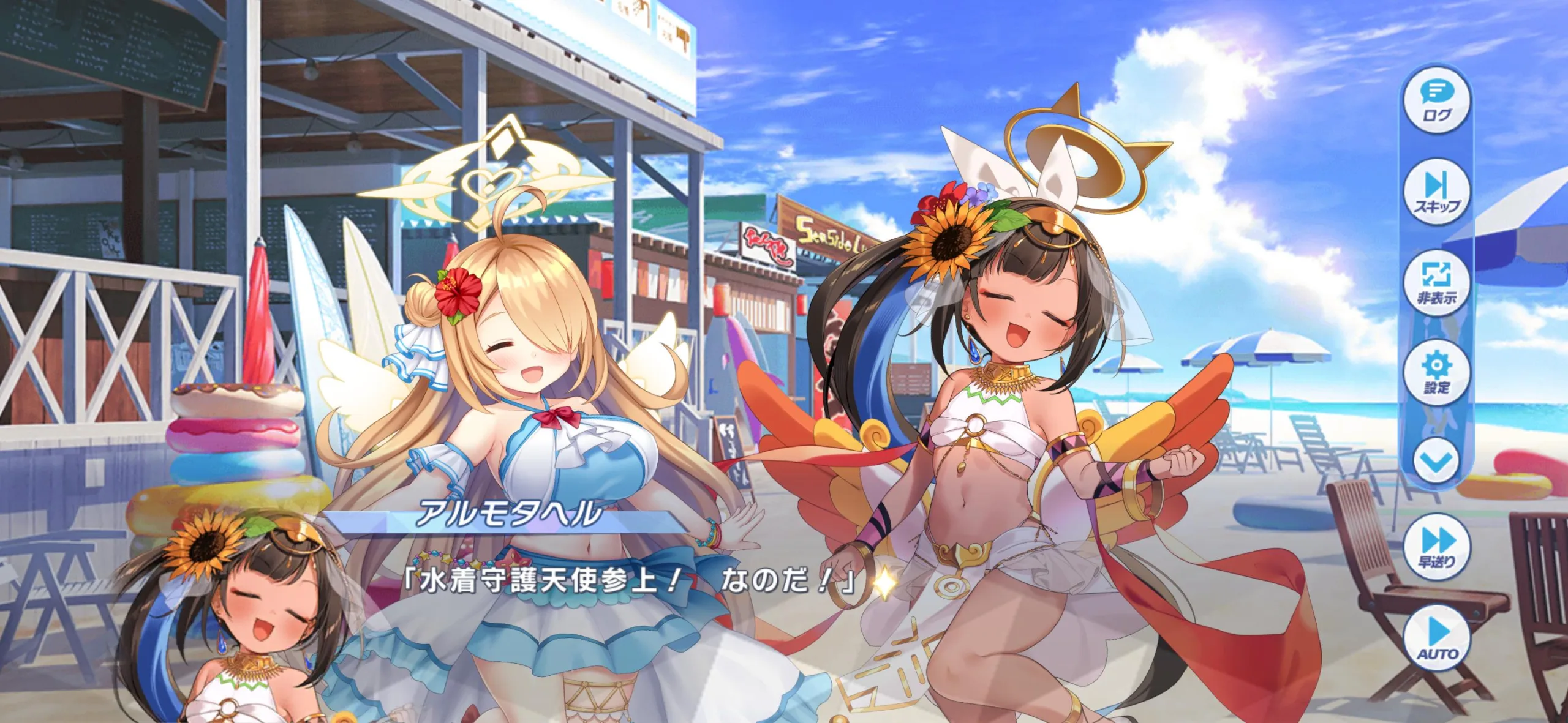Advance dialogue via the sparkle indicator

point(884,582)
